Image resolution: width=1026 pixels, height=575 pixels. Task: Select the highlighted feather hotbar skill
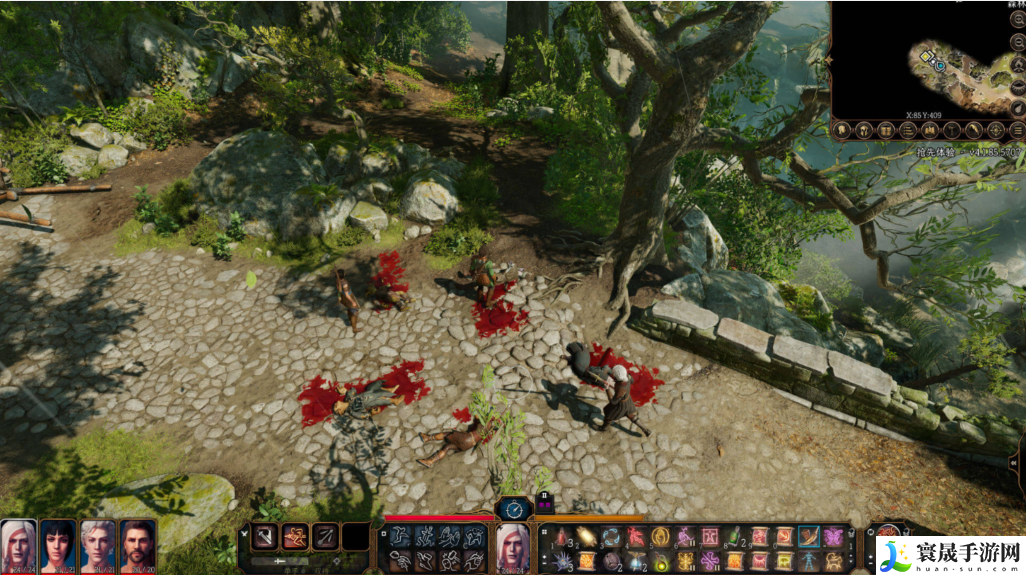point(808,537)
